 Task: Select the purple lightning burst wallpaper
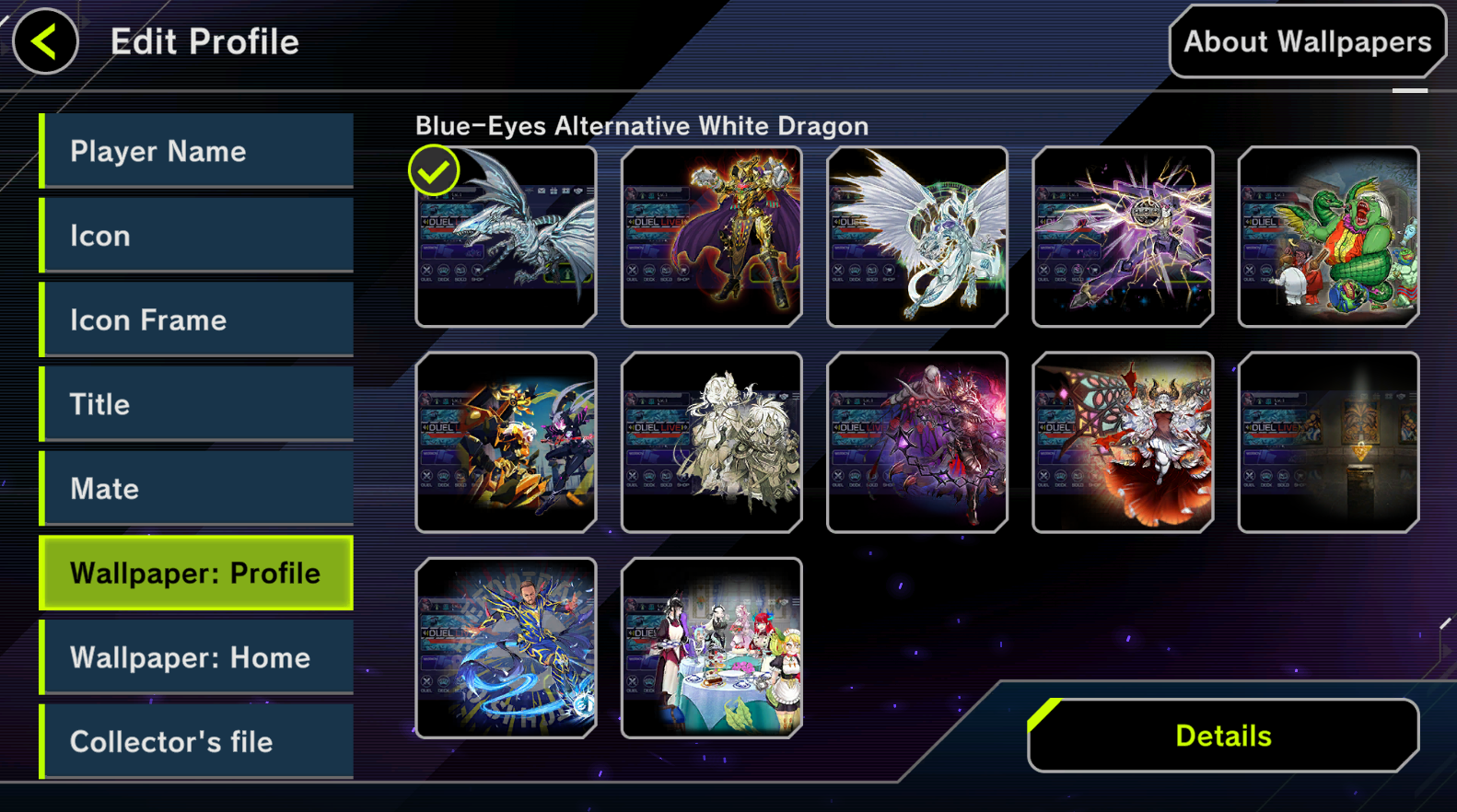pyautogui.click(x=1123, y=237)
